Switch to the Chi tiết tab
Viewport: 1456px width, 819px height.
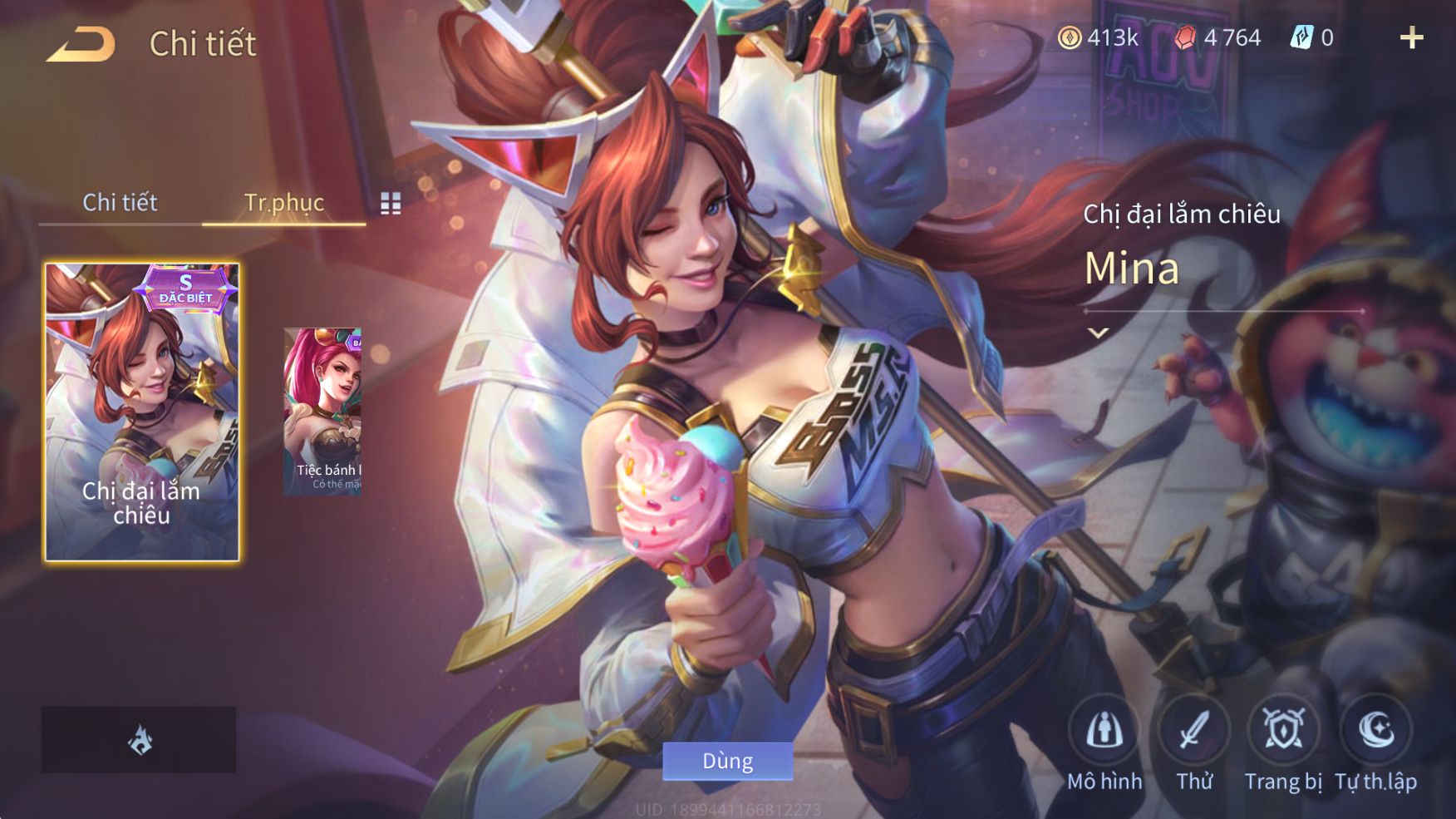[120, 202]
